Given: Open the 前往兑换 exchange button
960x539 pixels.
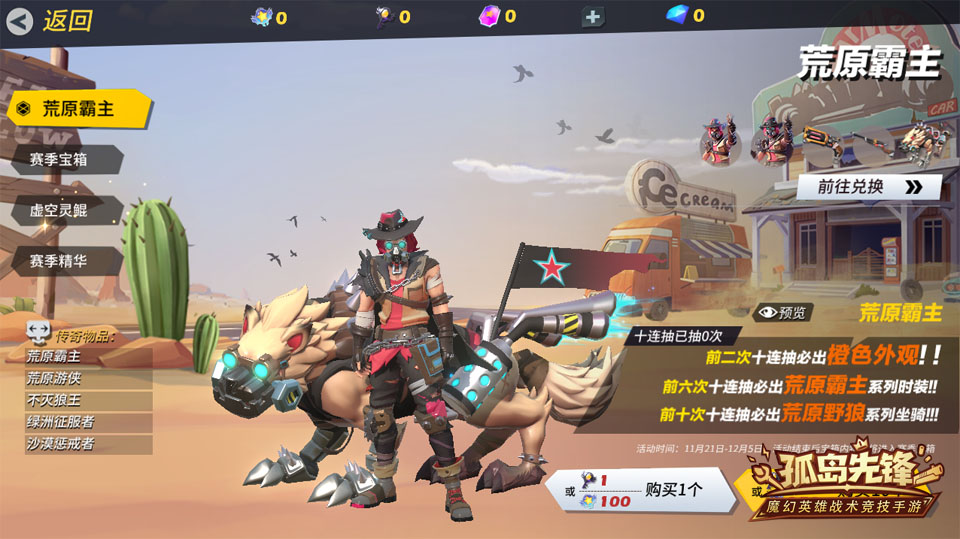Looking at the screenshot, I should (x=868, y=187).
